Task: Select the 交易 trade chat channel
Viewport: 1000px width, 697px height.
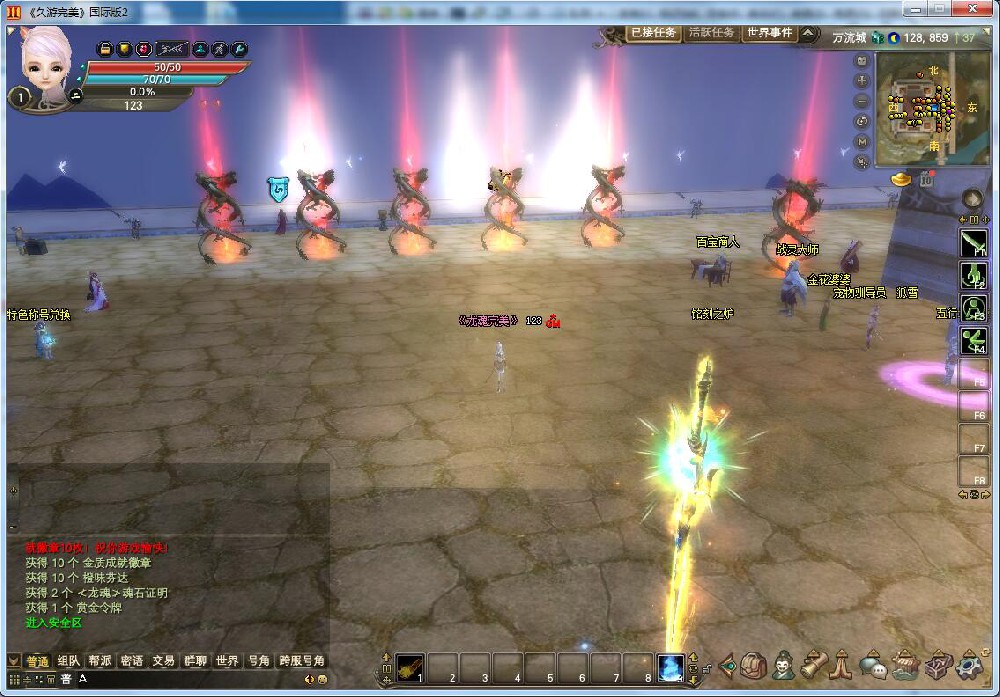Action: coord(163,661)
